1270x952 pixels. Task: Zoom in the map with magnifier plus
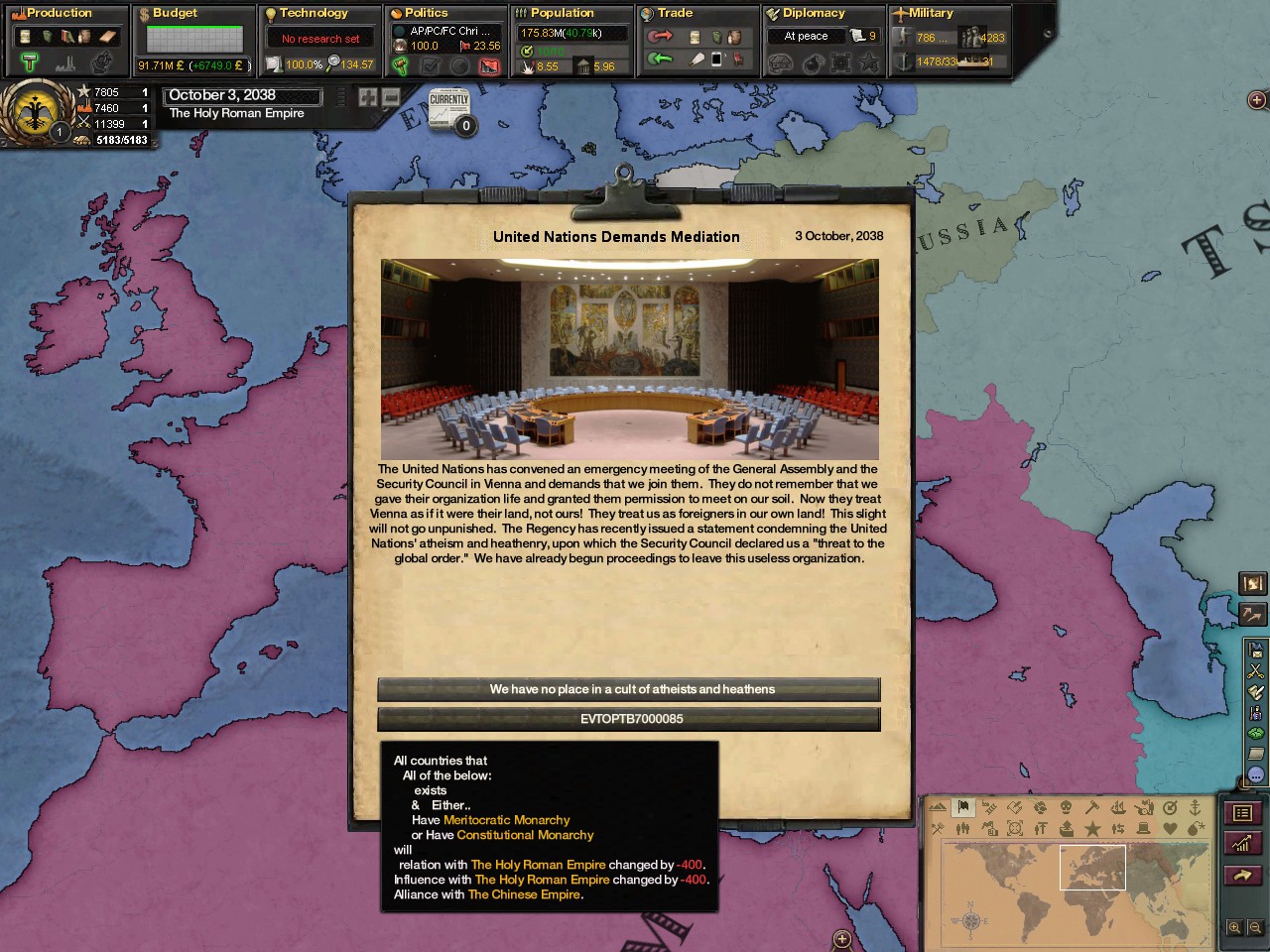click(1234, 928)
